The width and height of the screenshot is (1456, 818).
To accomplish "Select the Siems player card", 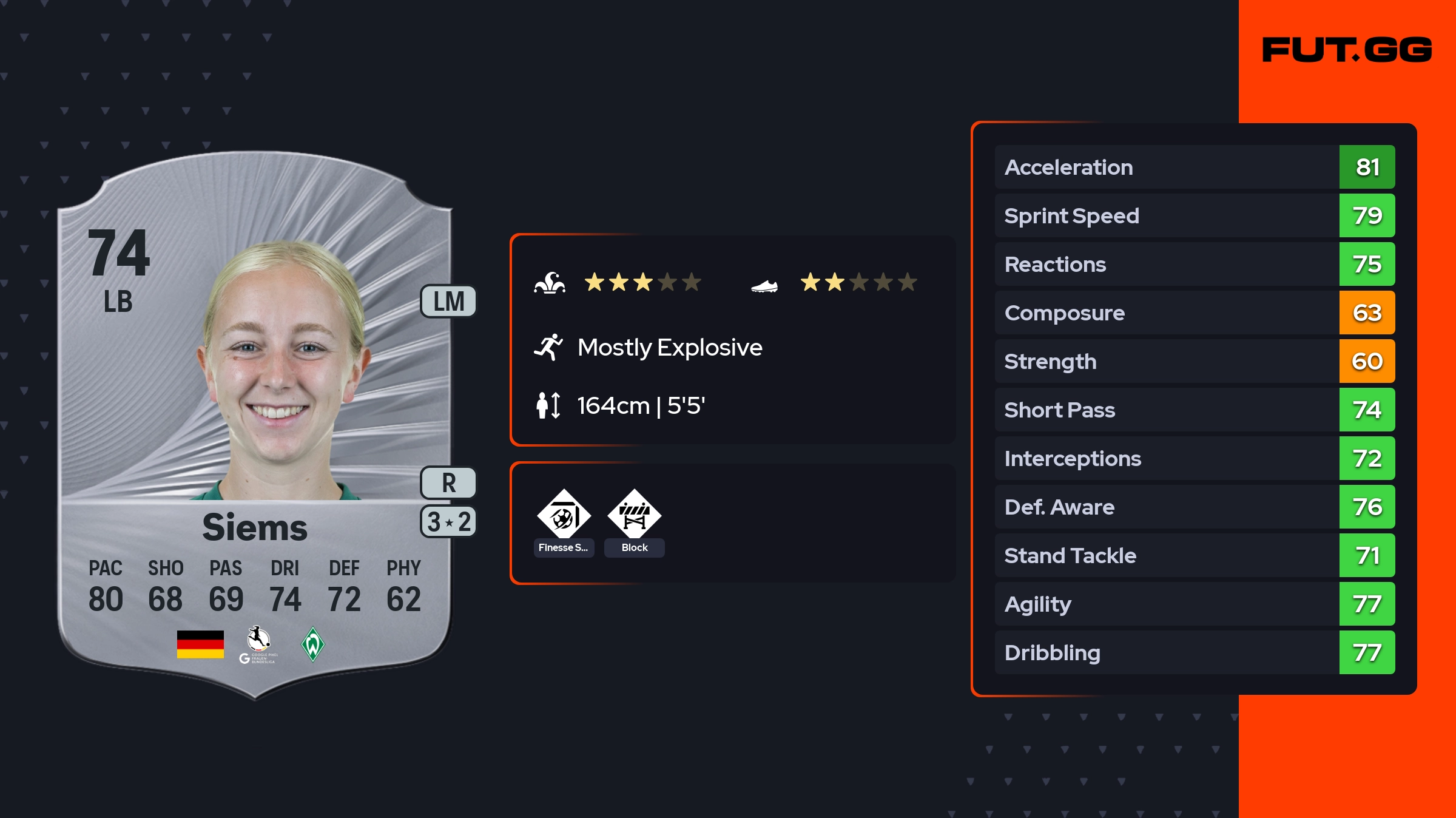I will [x=255, y=425].
